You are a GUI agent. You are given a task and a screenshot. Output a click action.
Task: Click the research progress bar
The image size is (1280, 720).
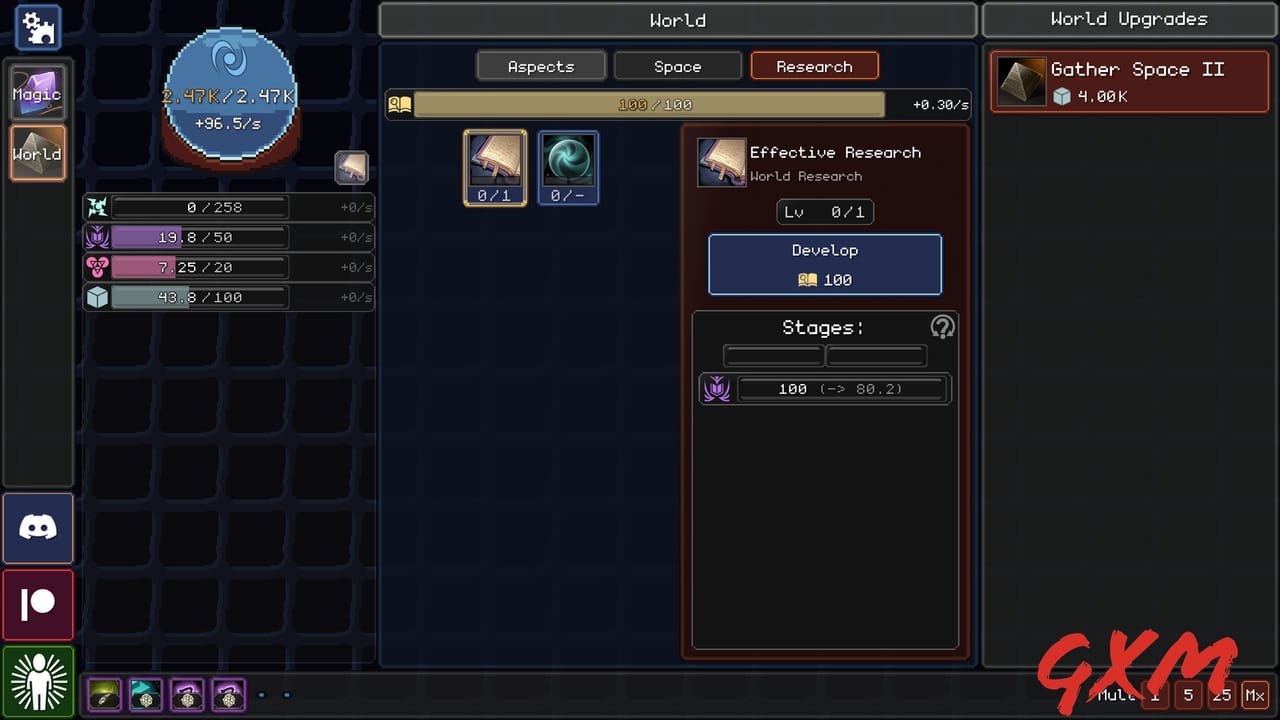pos(651,103)
